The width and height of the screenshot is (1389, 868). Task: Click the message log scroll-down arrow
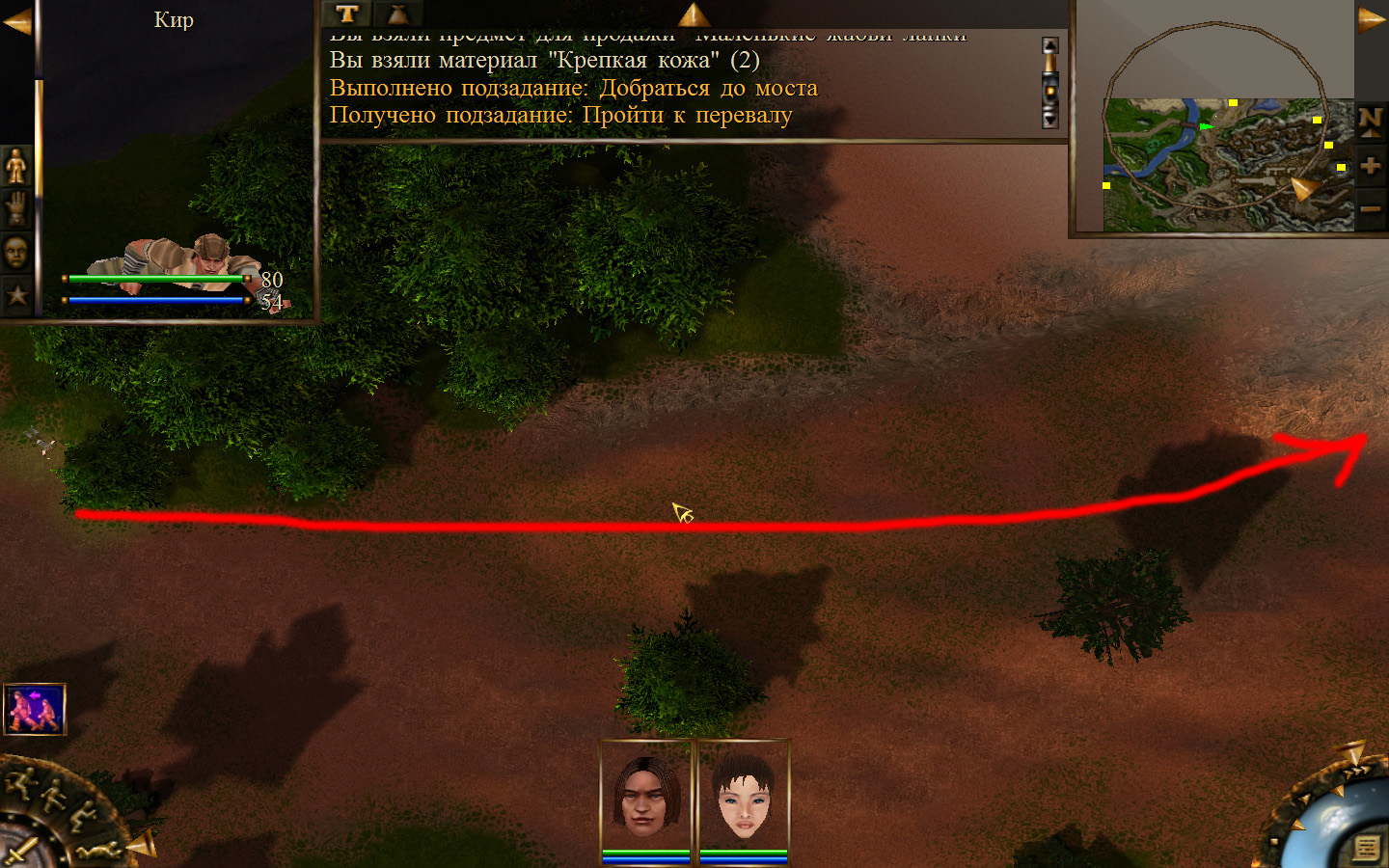(1050, 120)
